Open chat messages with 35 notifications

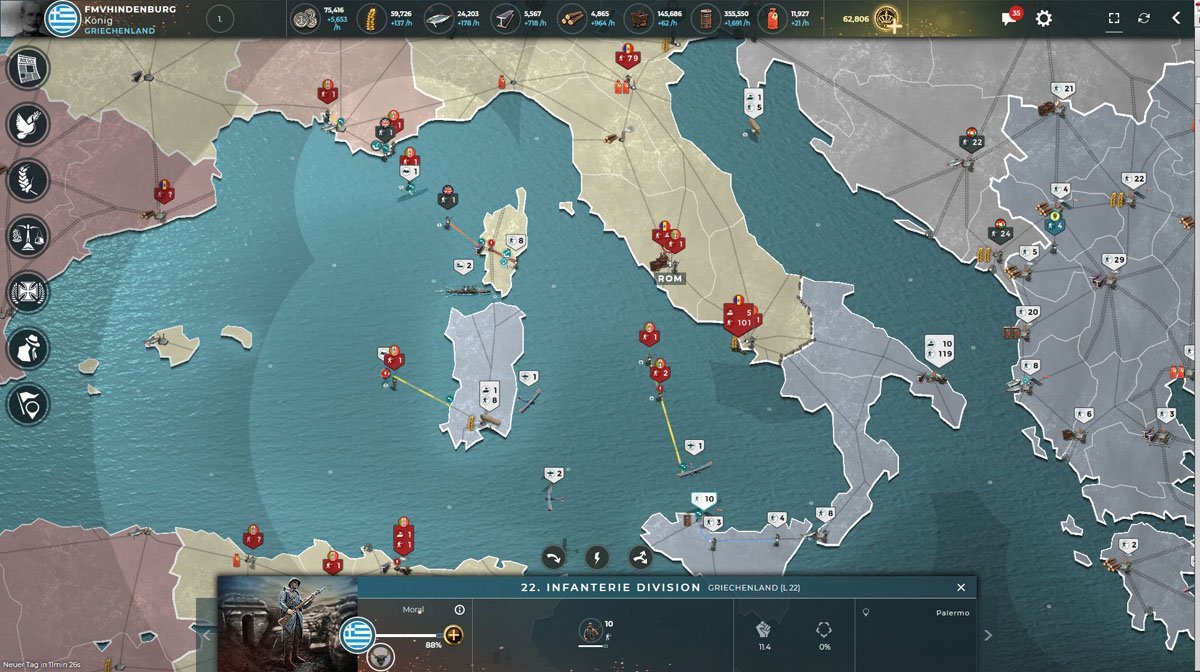tap(1010, 19)
